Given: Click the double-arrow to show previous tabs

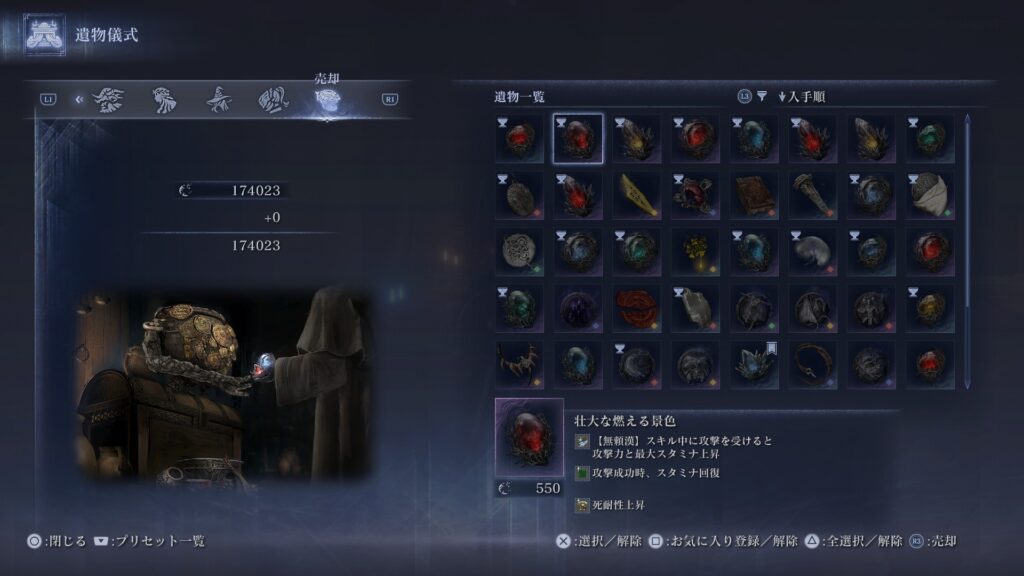Looking at the screenshot, I should [x=78, y=99].
